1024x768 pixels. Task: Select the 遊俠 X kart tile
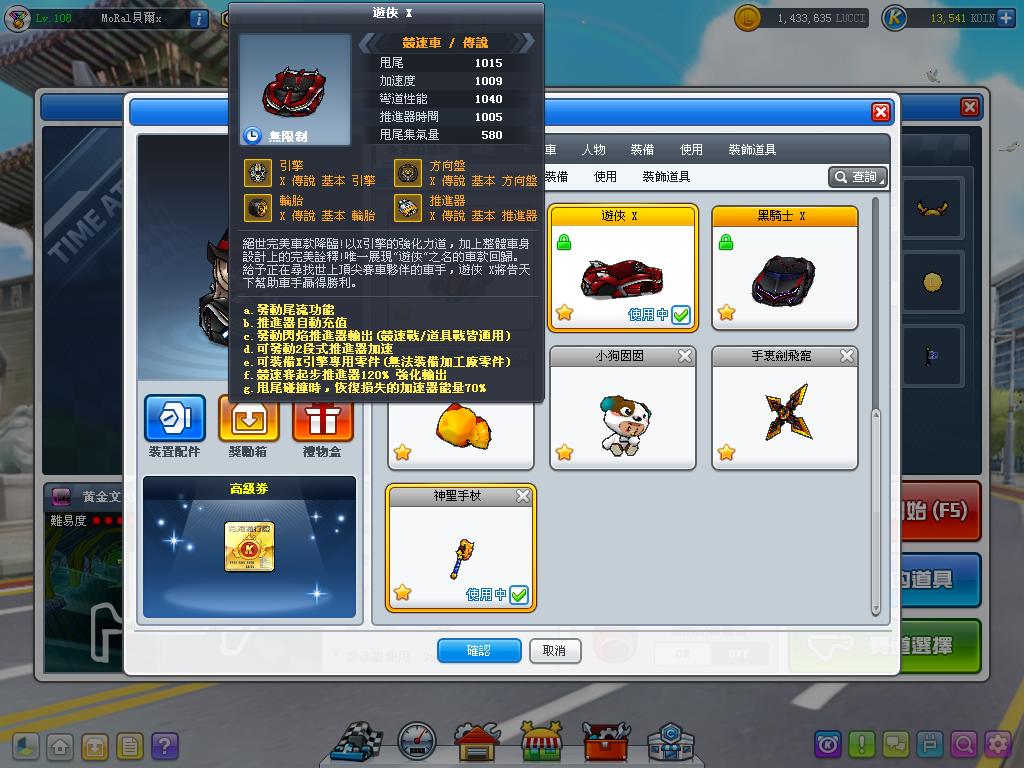click(622, 268)
